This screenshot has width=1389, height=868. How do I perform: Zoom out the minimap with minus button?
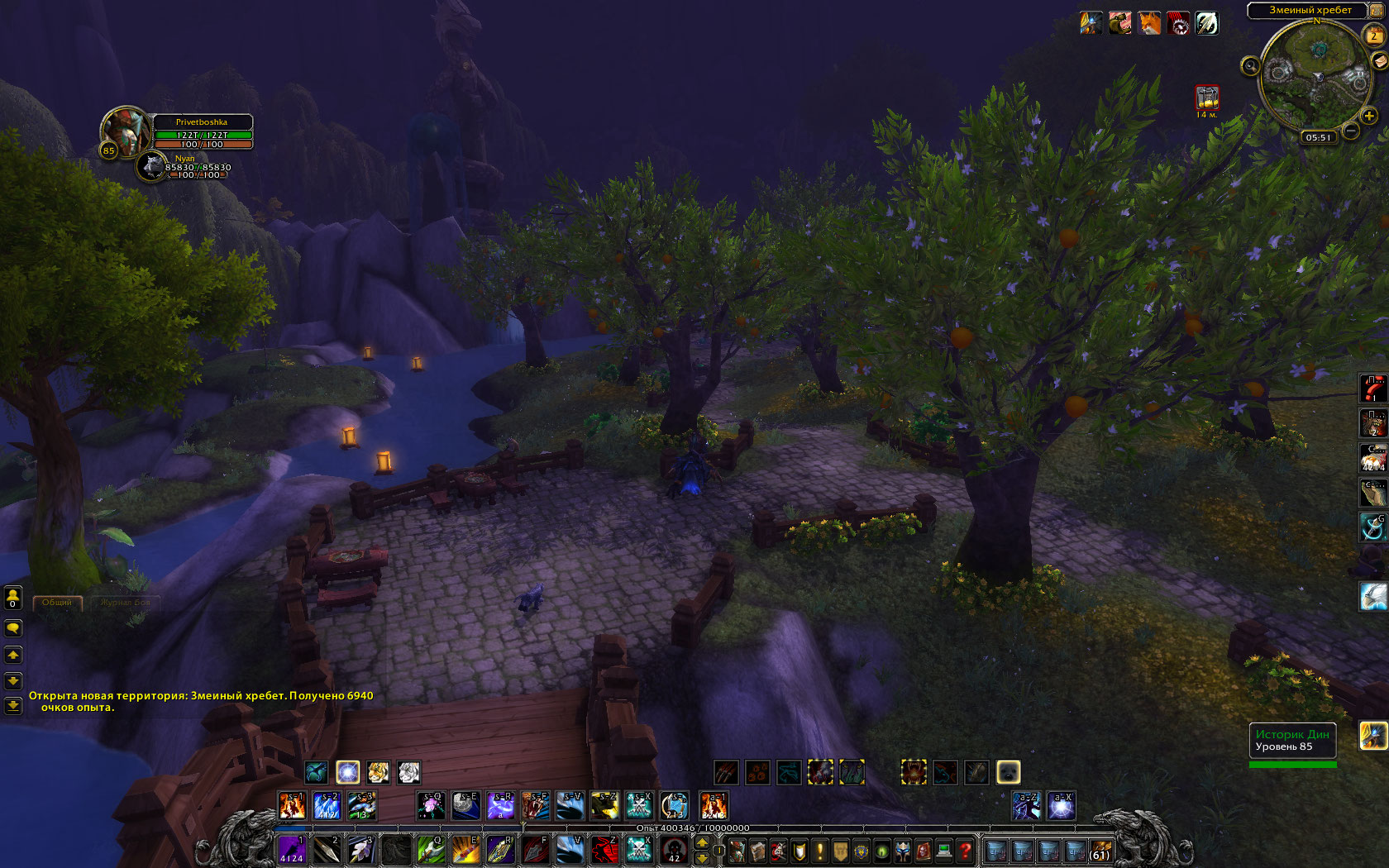[1351, 131]
